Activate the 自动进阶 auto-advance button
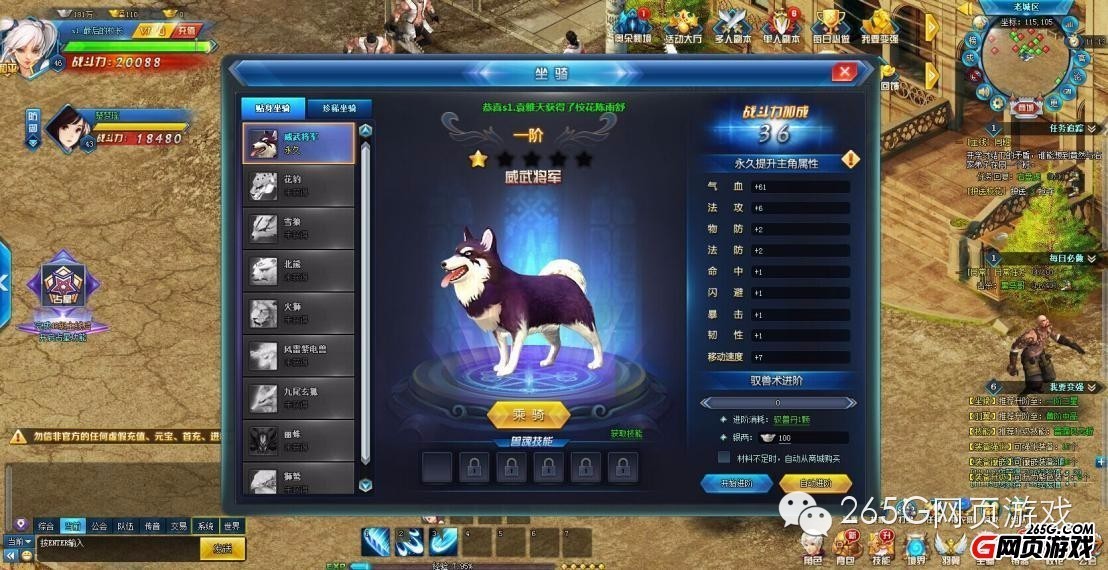Screen dimensions: 1108x570 coord(816,483)
